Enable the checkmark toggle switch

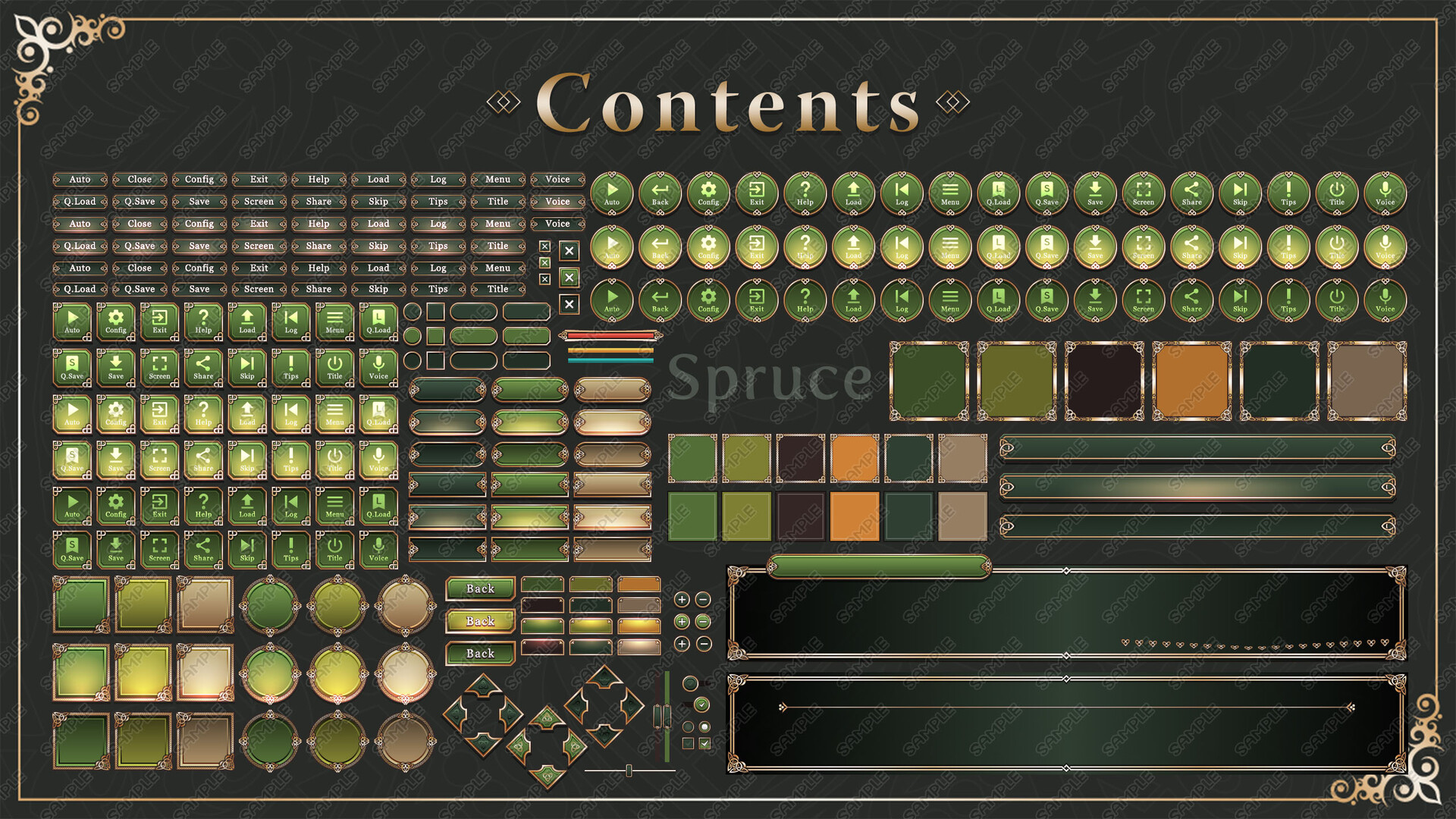(701, 704)
